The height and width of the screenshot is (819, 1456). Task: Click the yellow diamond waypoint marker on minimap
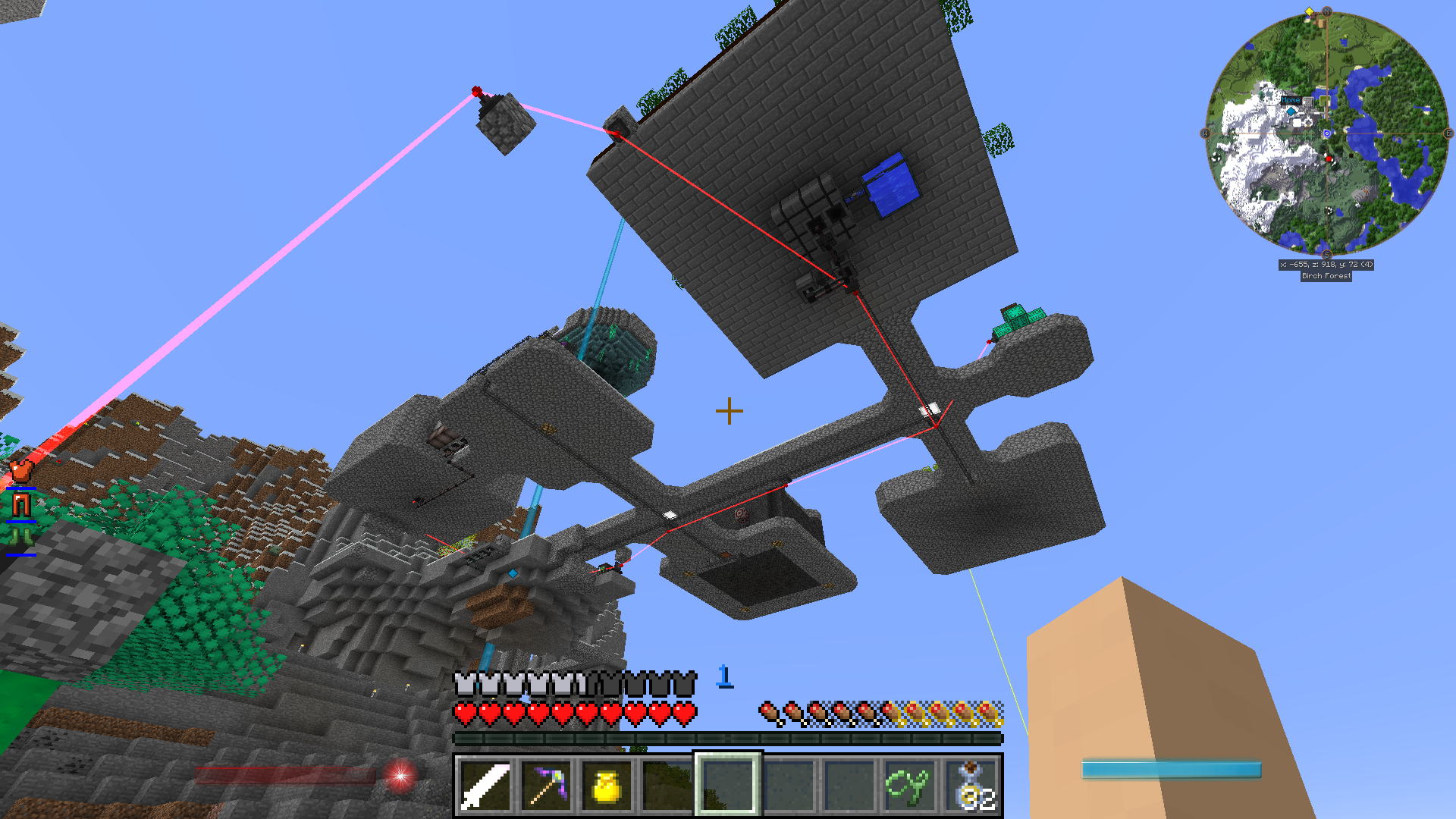[1309, 12]
